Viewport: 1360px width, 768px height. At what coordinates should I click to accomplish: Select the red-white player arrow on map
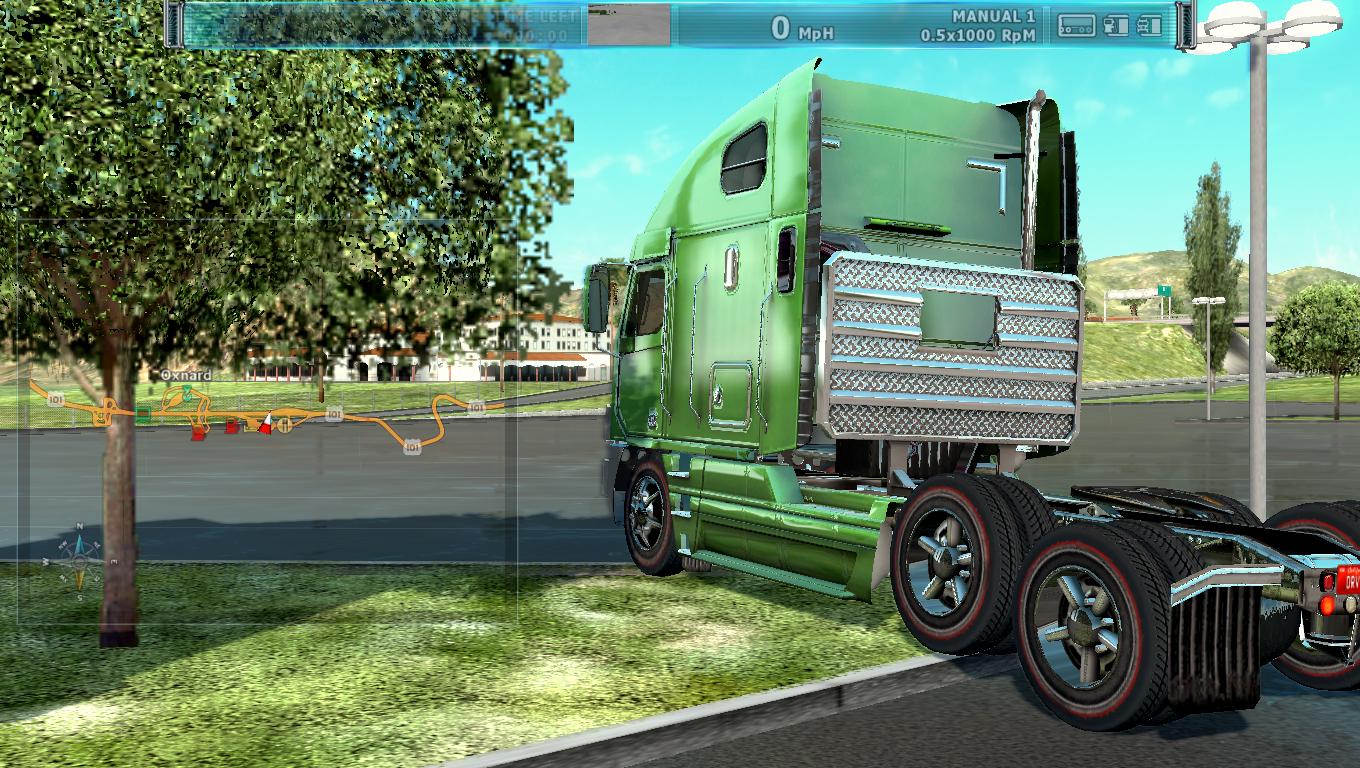266,424
